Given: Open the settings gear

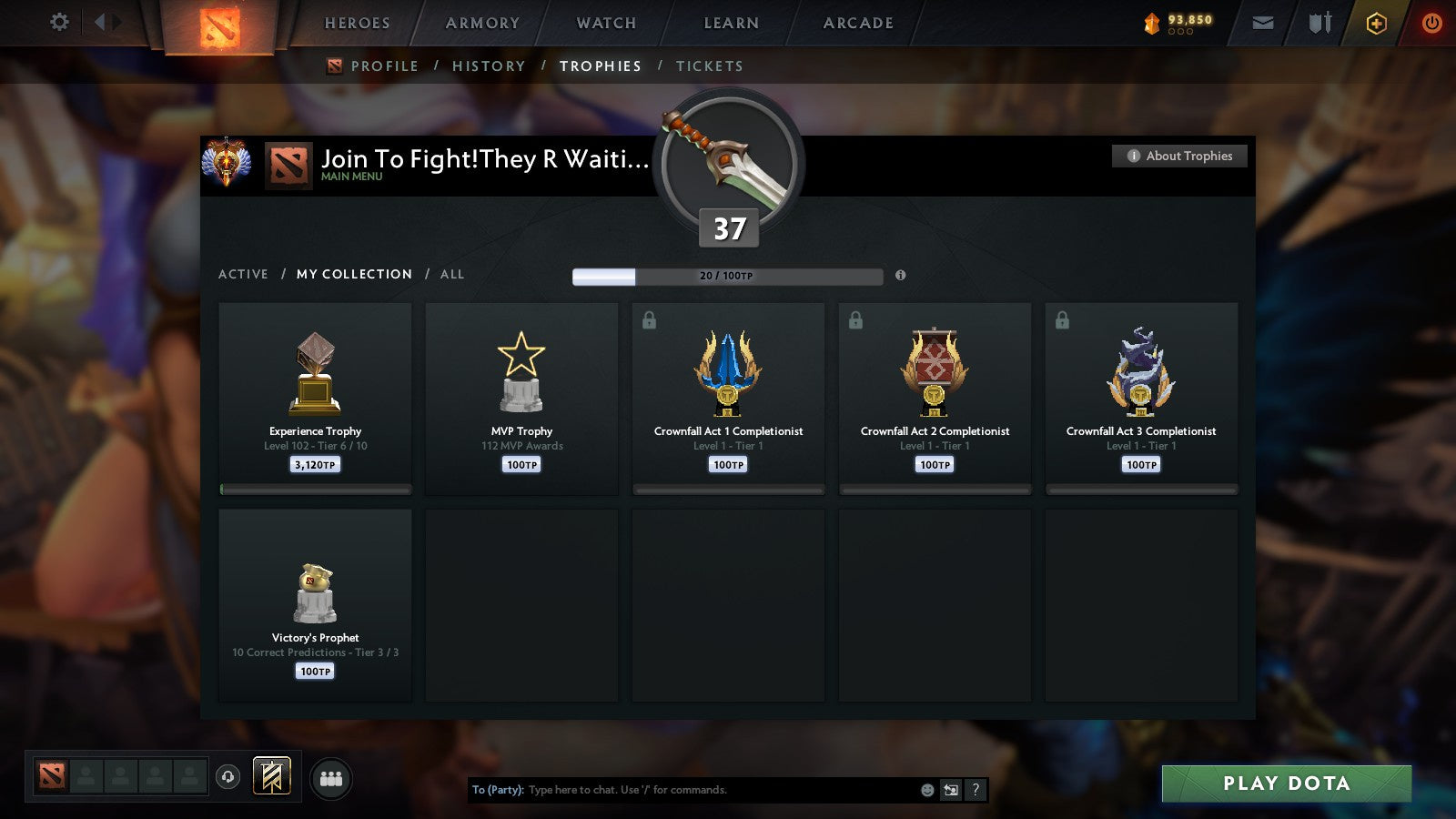Looking at the screenshot, I should tap(59, 23).
